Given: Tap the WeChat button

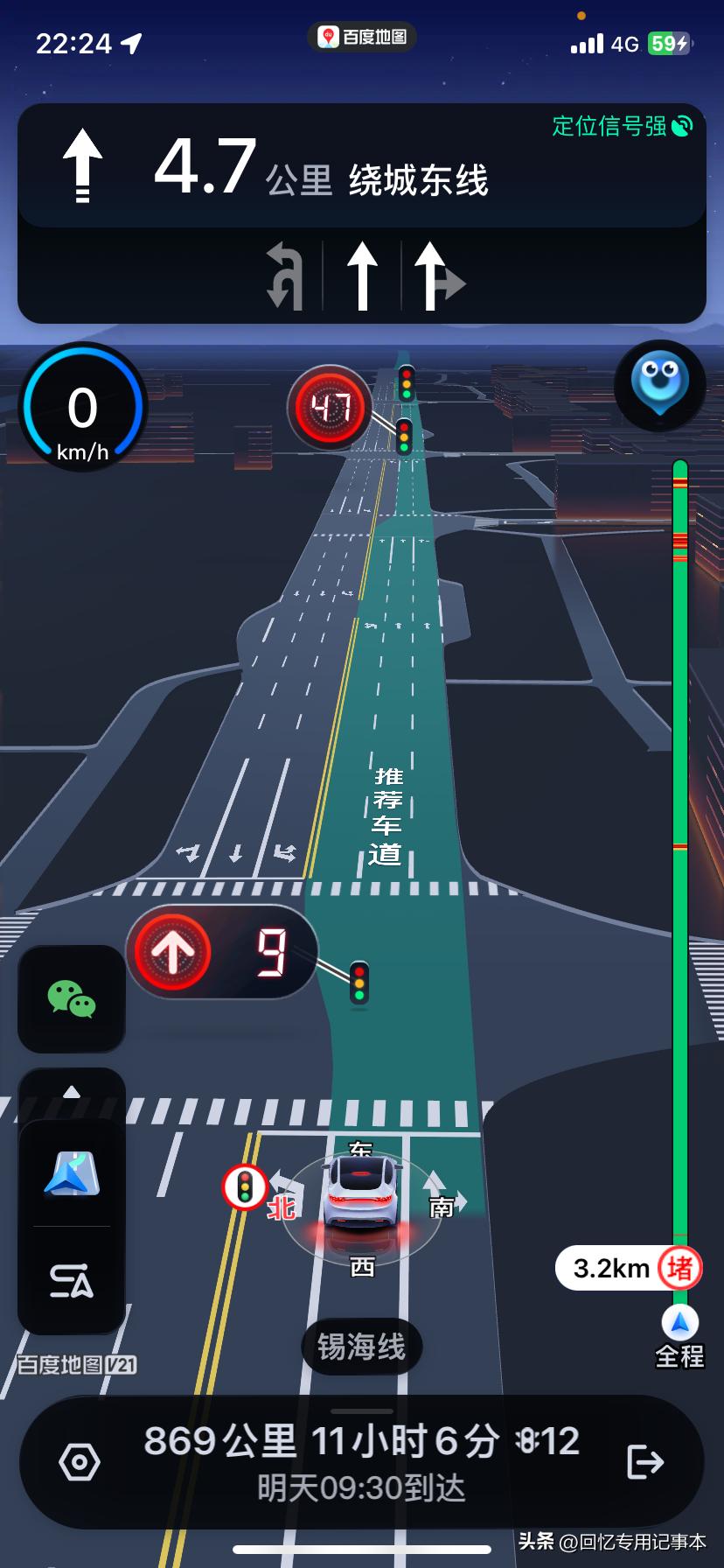Looking at the screenshot, I should pos(72,998).
